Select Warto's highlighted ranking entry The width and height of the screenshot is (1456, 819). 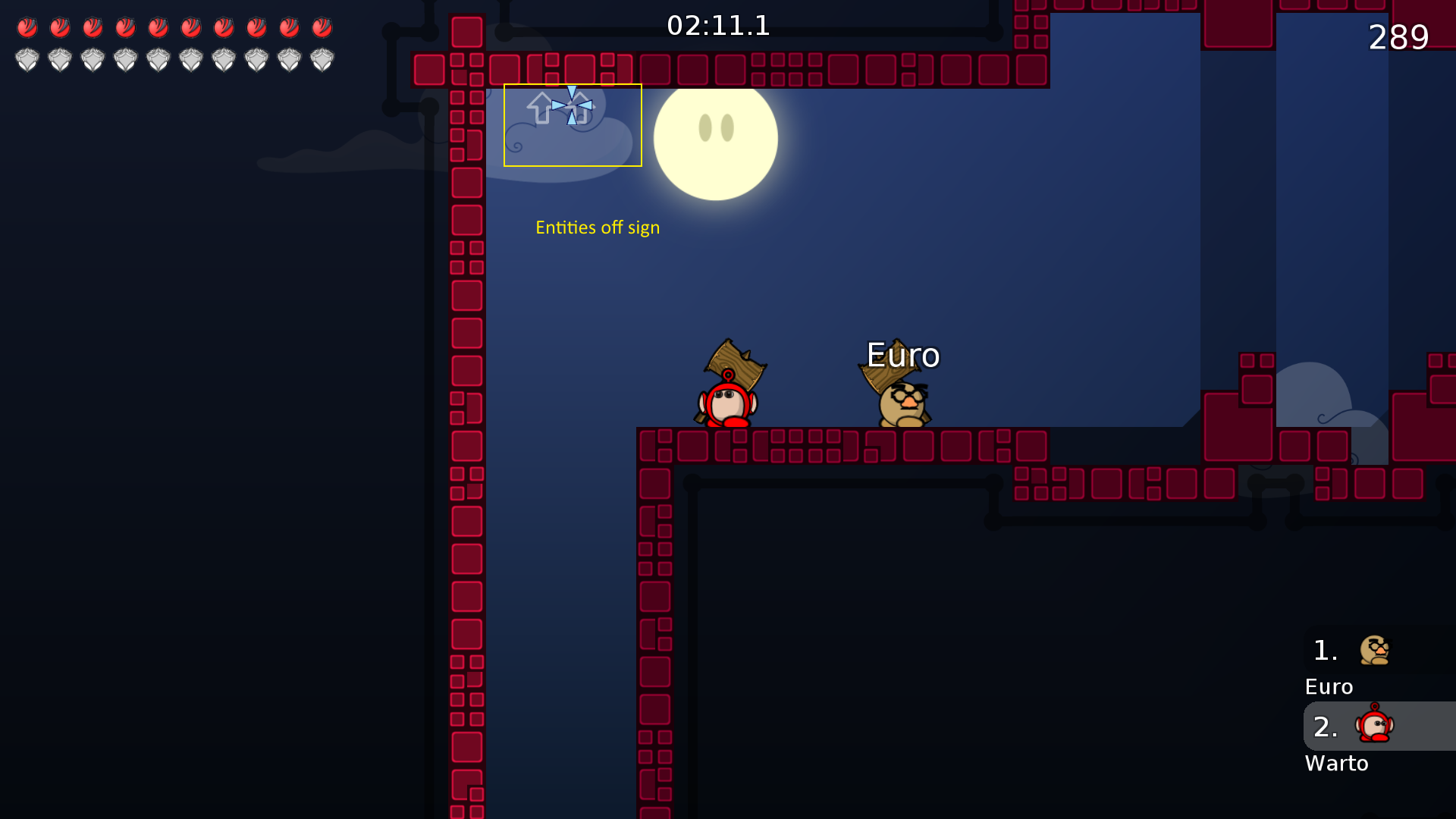click(1376, 726)
